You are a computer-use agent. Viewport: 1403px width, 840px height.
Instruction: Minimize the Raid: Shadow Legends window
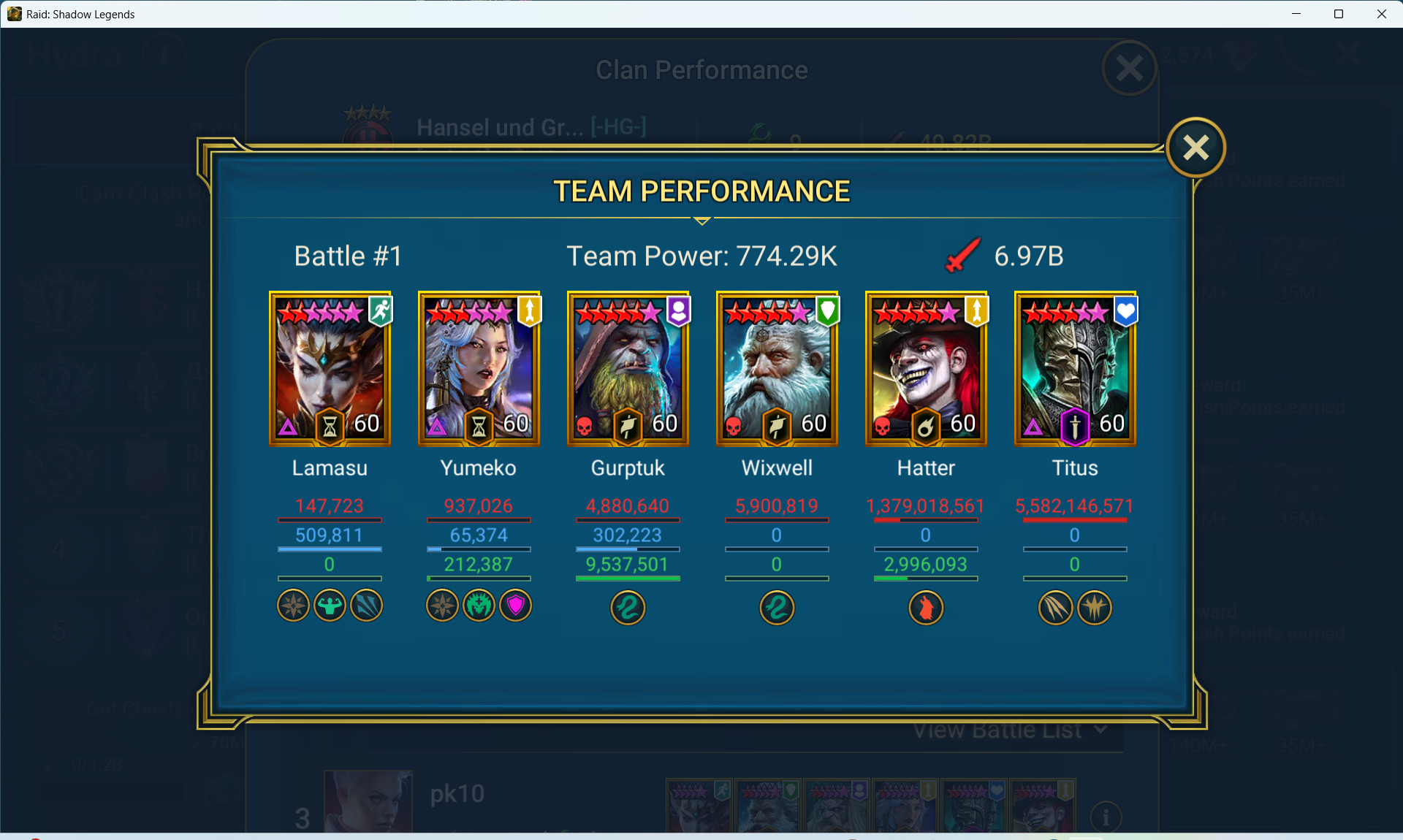pos(1296,14)
